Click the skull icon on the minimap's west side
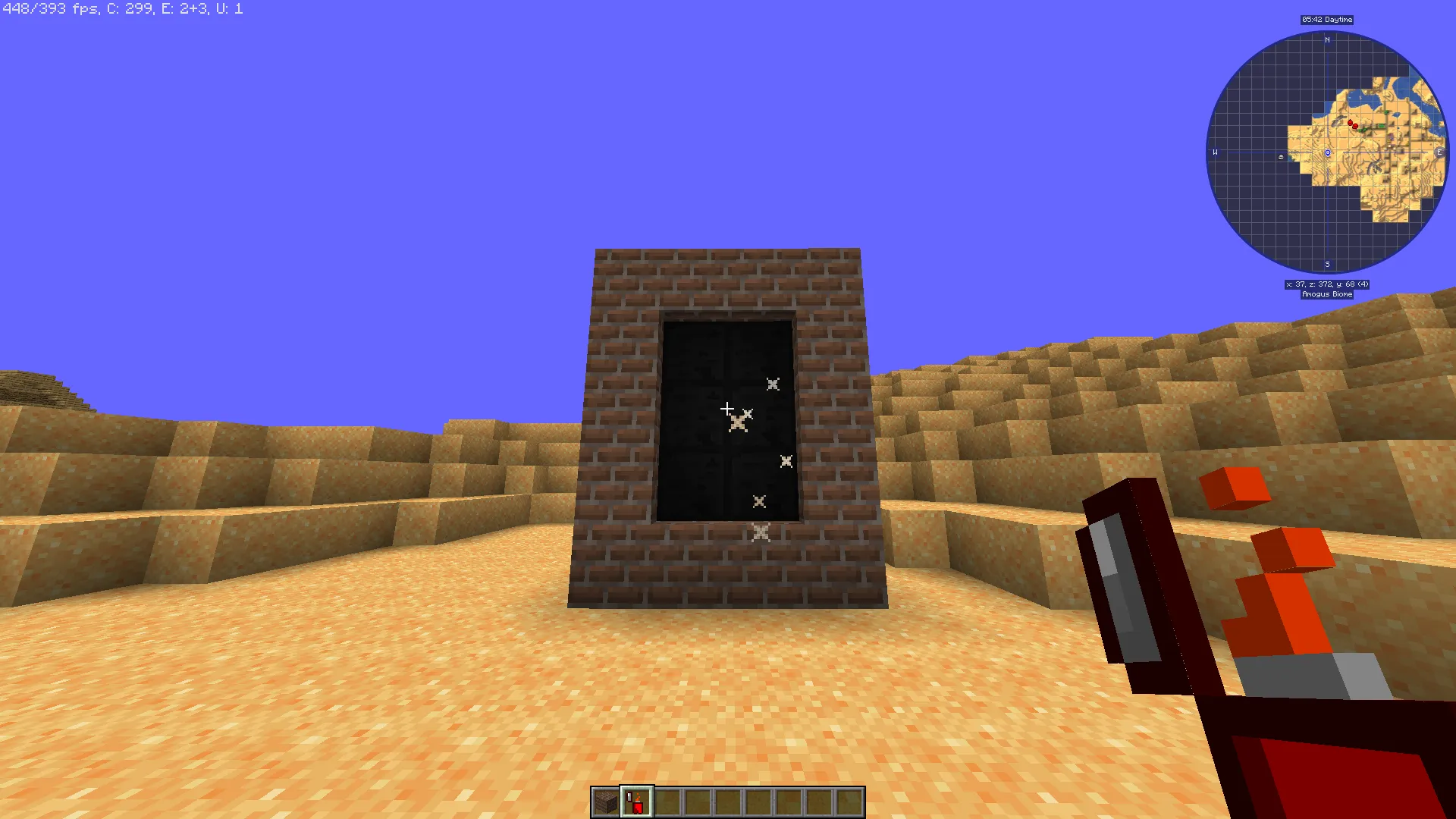Image resolution: width=1456 pixels, height=819 pixels. tap(1280, 157)
